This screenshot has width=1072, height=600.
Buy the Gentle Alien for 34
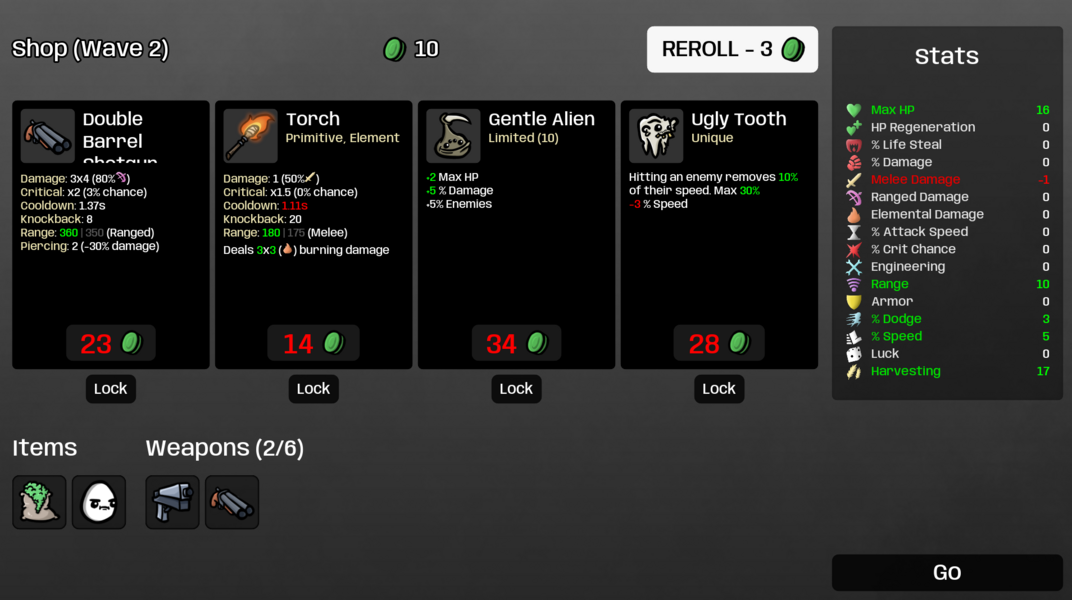(x=516, y=343)
